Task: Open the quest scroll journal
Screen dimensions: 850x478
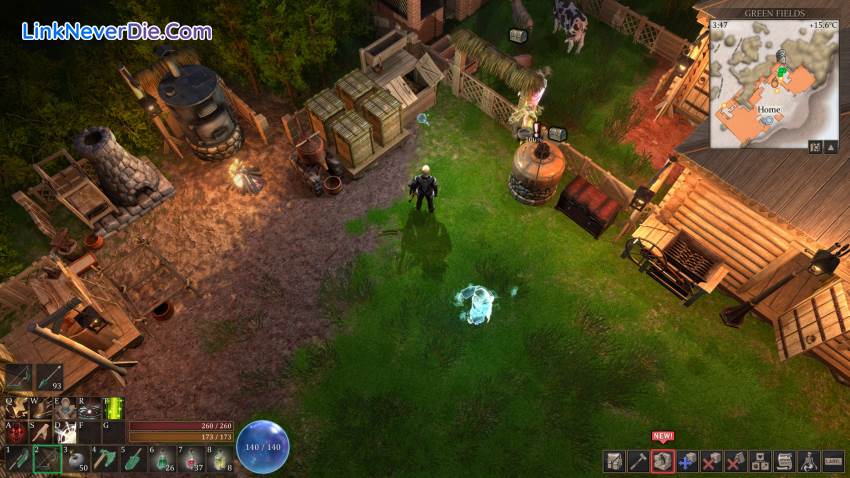Action: 784,461
